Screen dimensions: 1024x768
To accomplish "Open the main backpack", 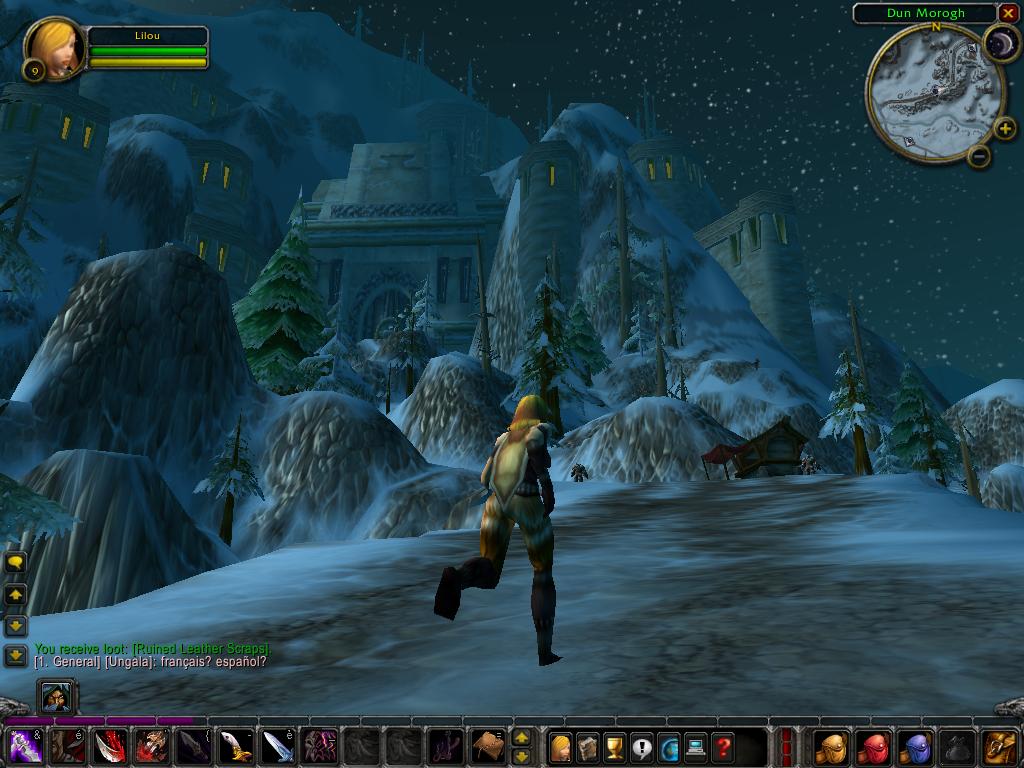I will (x=1000, y=747).
